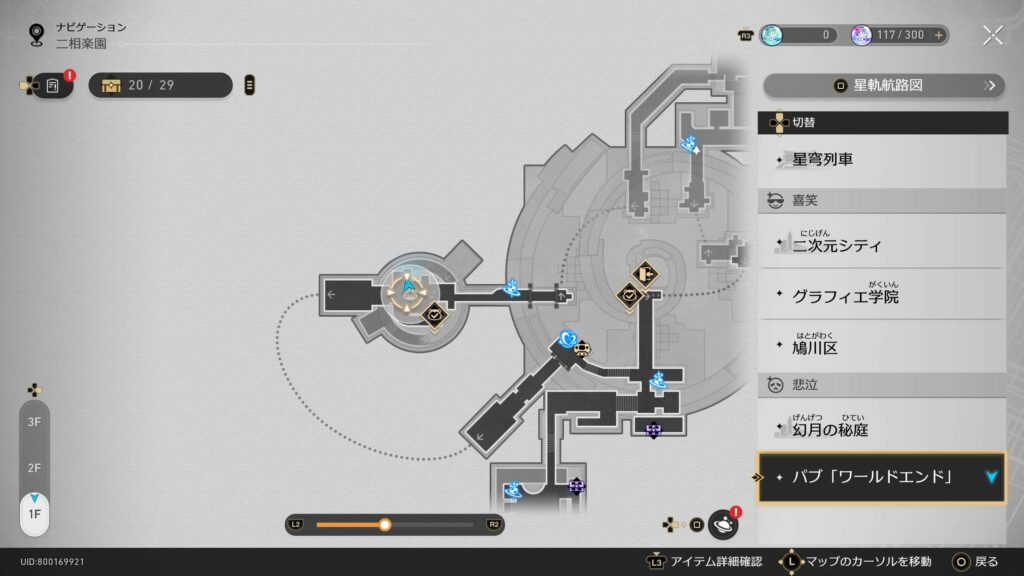The height and width of the screenshot is (576, 1024).
Task: Adjust the map zoom slider handle
Action: click(385, 524)
